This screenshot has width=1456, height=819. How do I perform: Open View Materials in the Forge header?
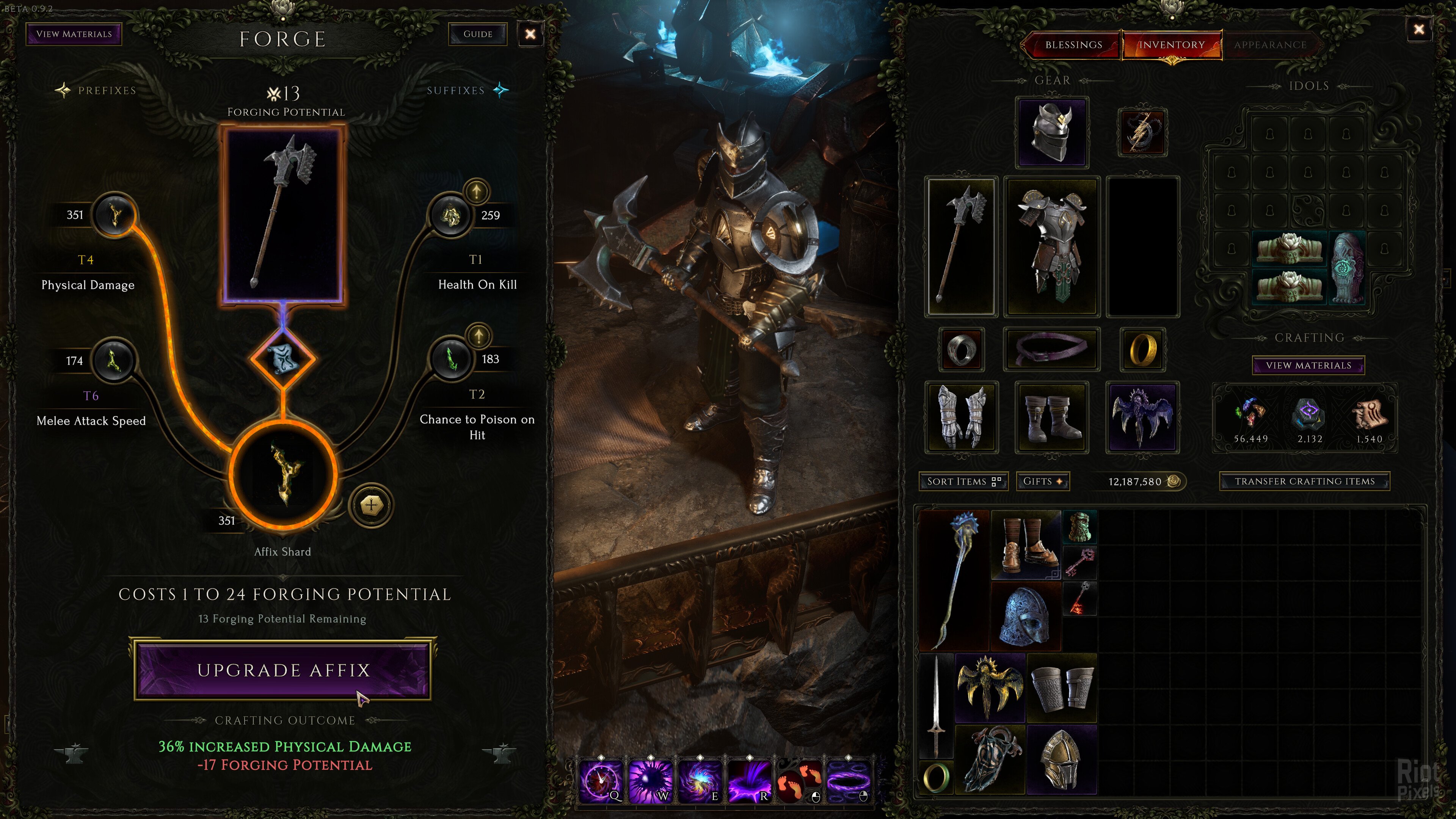pyautogui.click(x=74, y=34)
